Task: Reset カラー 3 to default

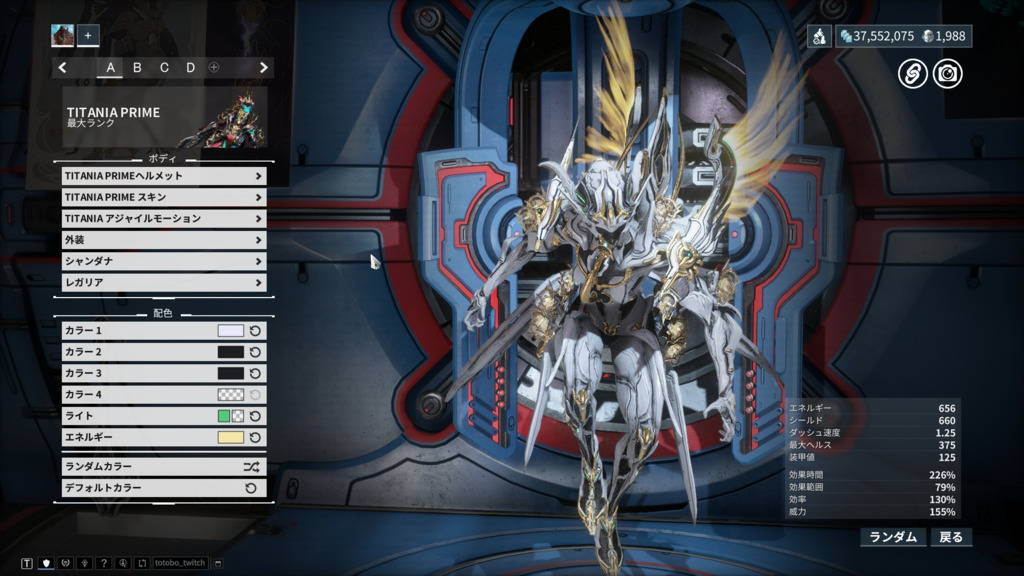Action: point(255,373)
